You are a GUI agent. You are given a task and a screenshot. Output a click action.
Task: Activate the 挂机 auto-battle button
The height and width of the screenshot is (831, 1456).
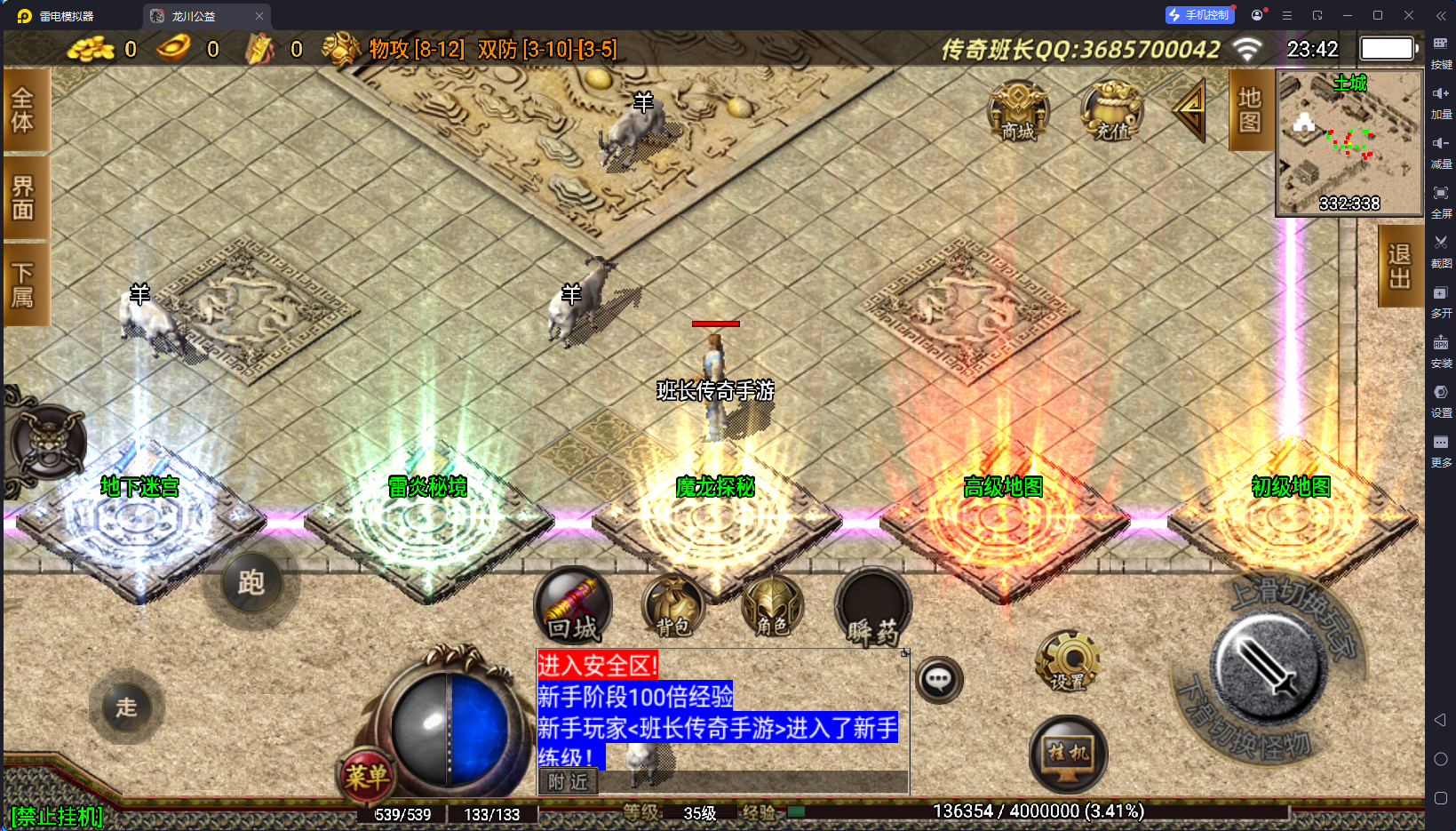(1068, 754)
